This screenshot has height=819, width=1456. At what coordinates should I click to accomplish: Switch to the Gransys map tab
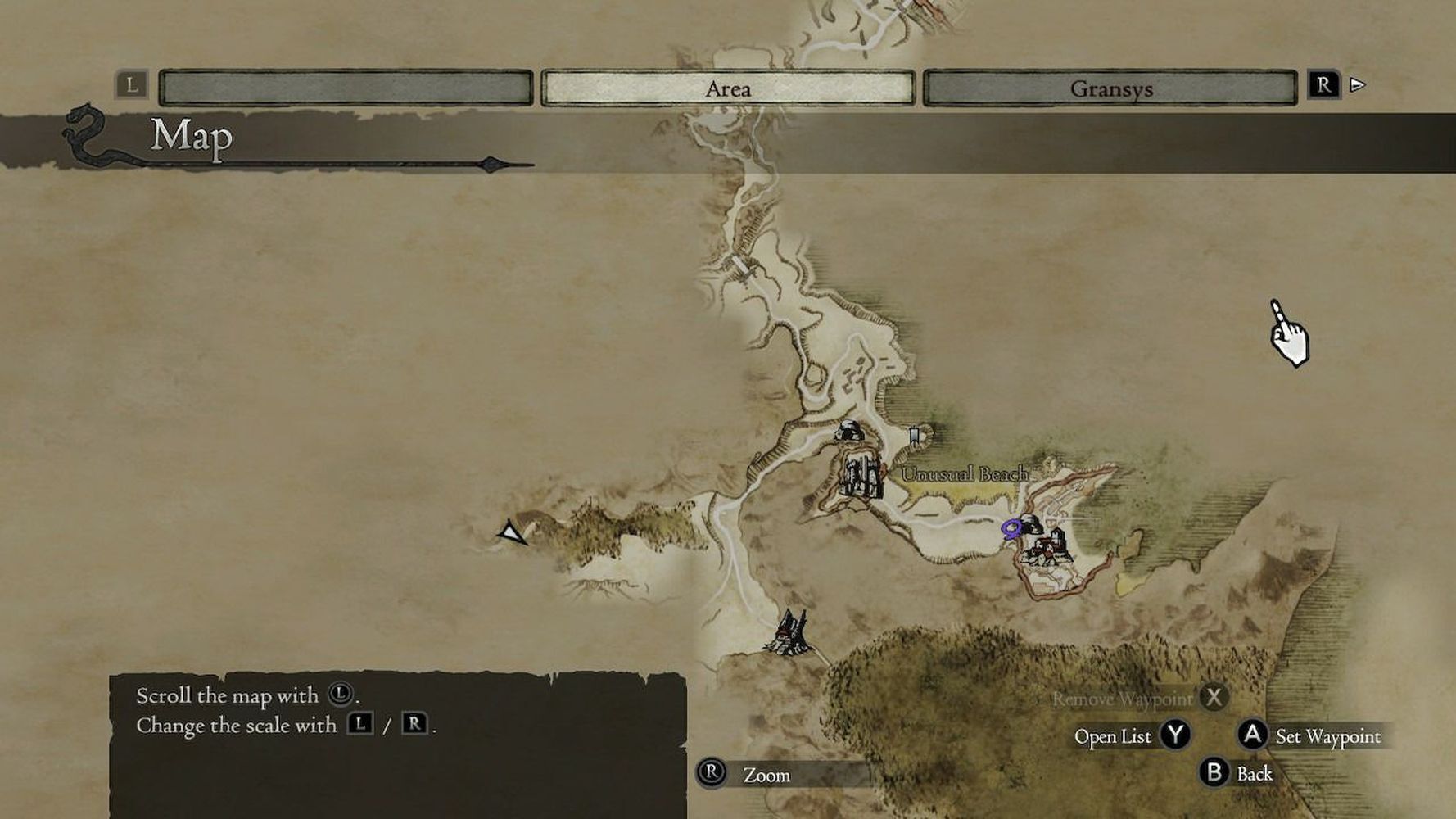pyautogui.click(x=1110, y=88)
